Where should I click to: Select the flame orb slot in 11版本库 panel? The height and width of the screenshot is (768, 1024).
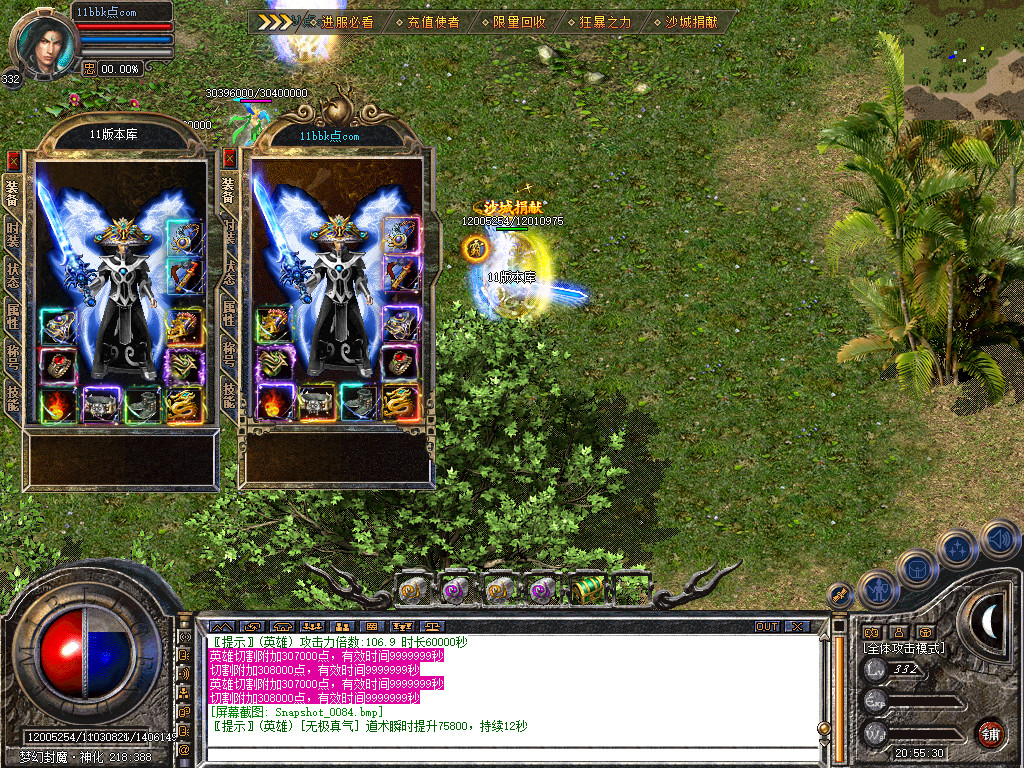(58, 405)
